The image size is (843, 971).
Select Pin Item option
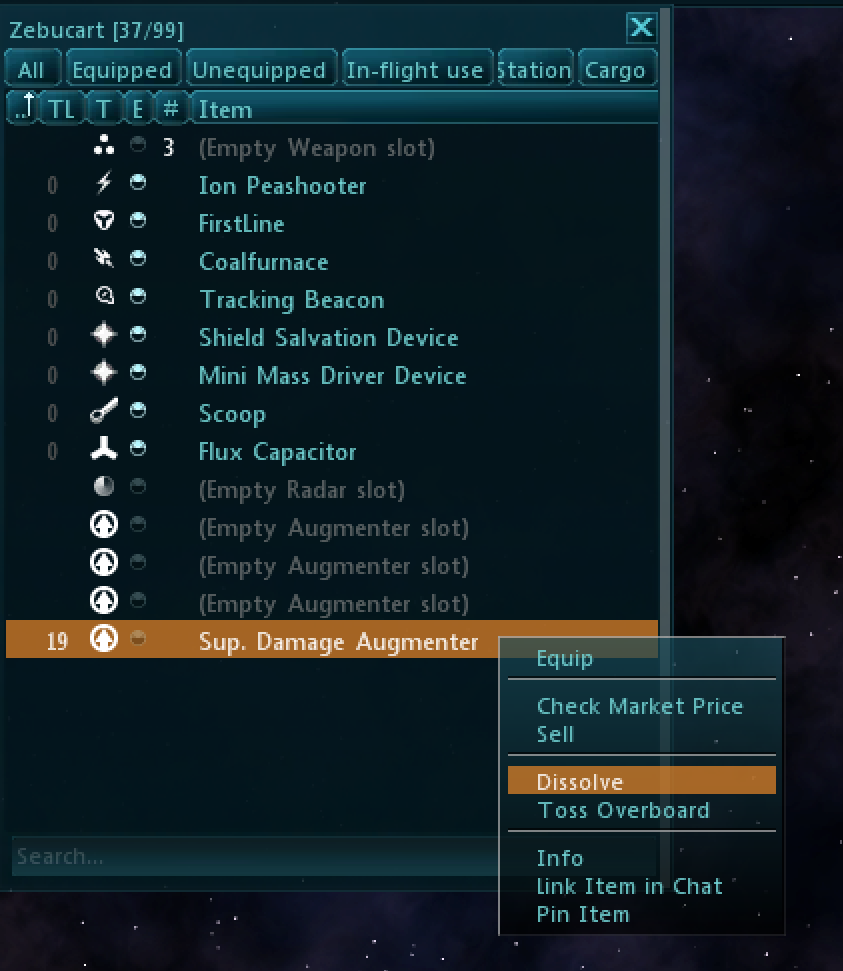tap(583, 914)
